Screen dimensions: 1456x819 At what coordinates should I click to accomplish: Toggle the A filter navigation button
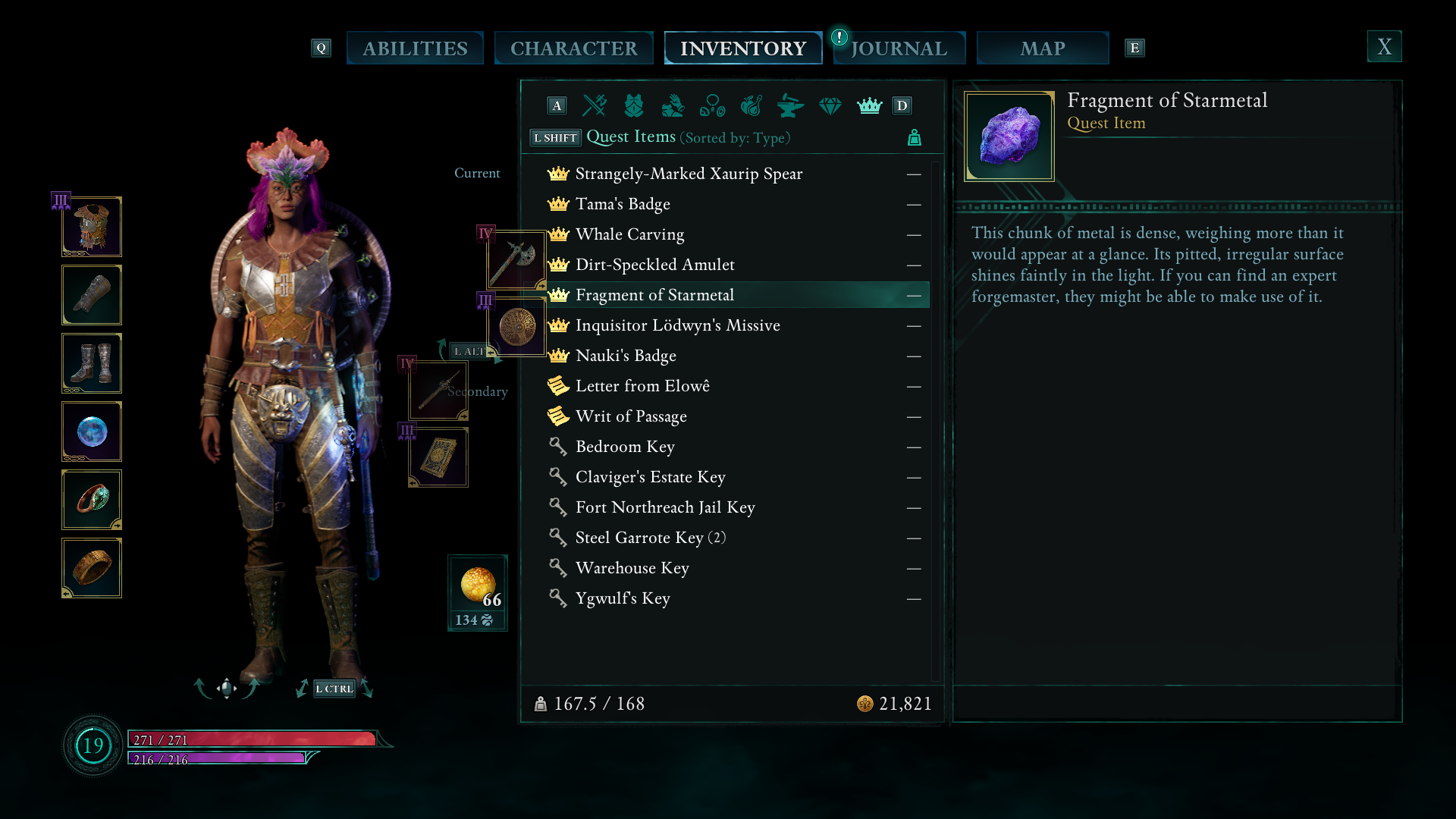(556, 106)
